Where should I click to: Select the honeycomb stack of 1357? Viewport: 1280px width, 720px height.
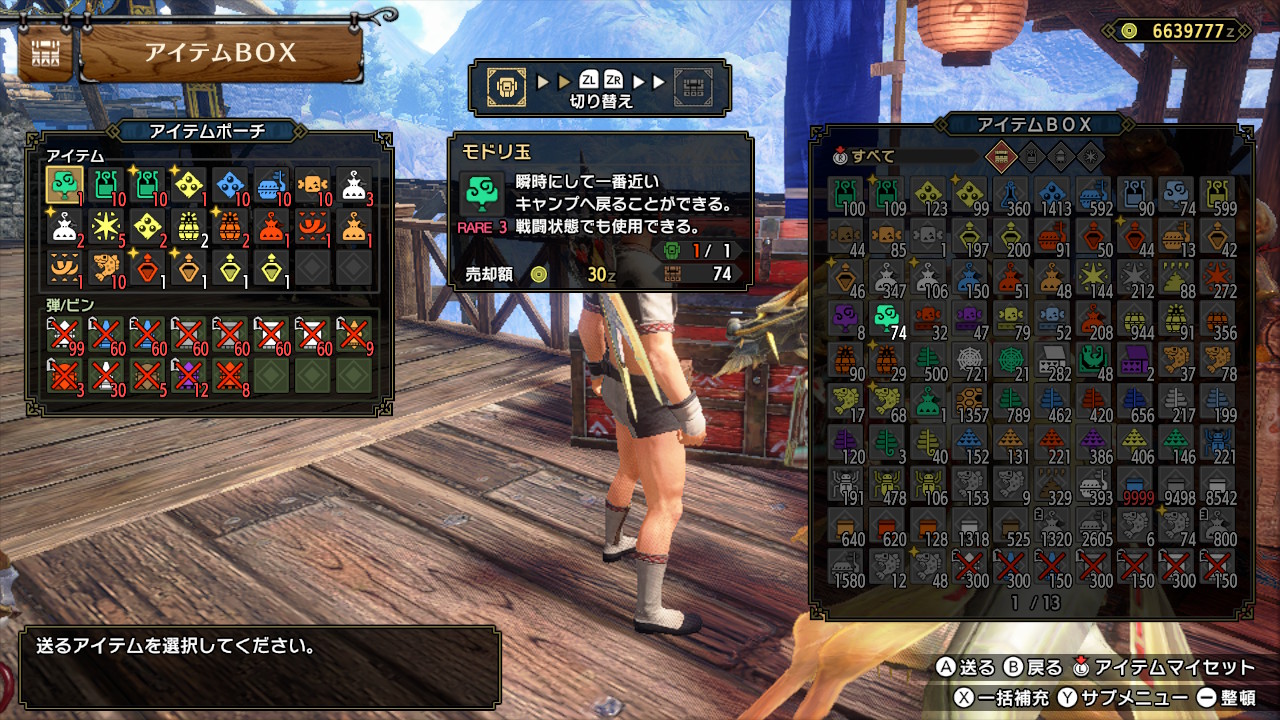[969, 402]
